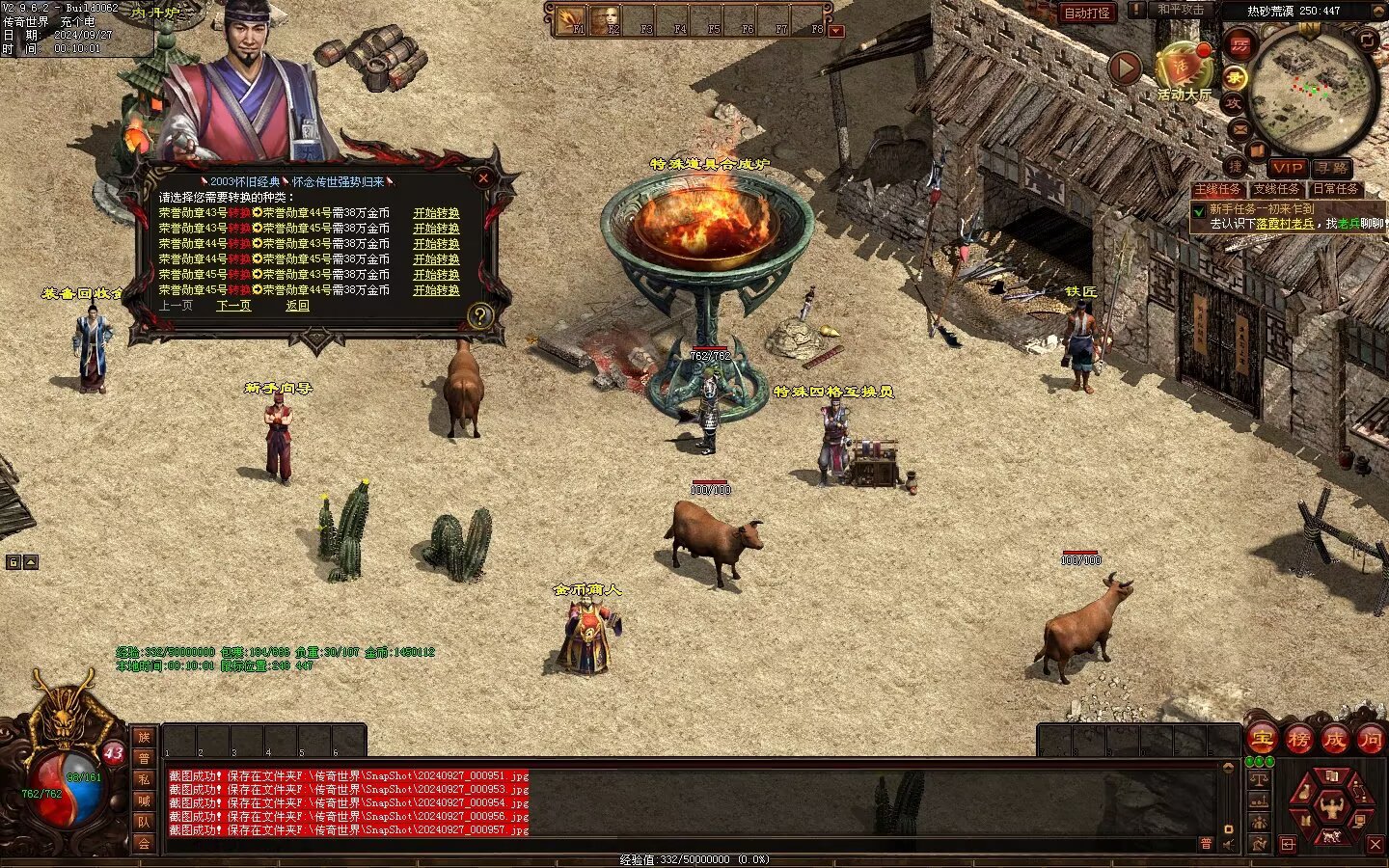Follow the 落霞村老兵 quest link
Screen dimensions: 1389x868
click(1285, 224)
